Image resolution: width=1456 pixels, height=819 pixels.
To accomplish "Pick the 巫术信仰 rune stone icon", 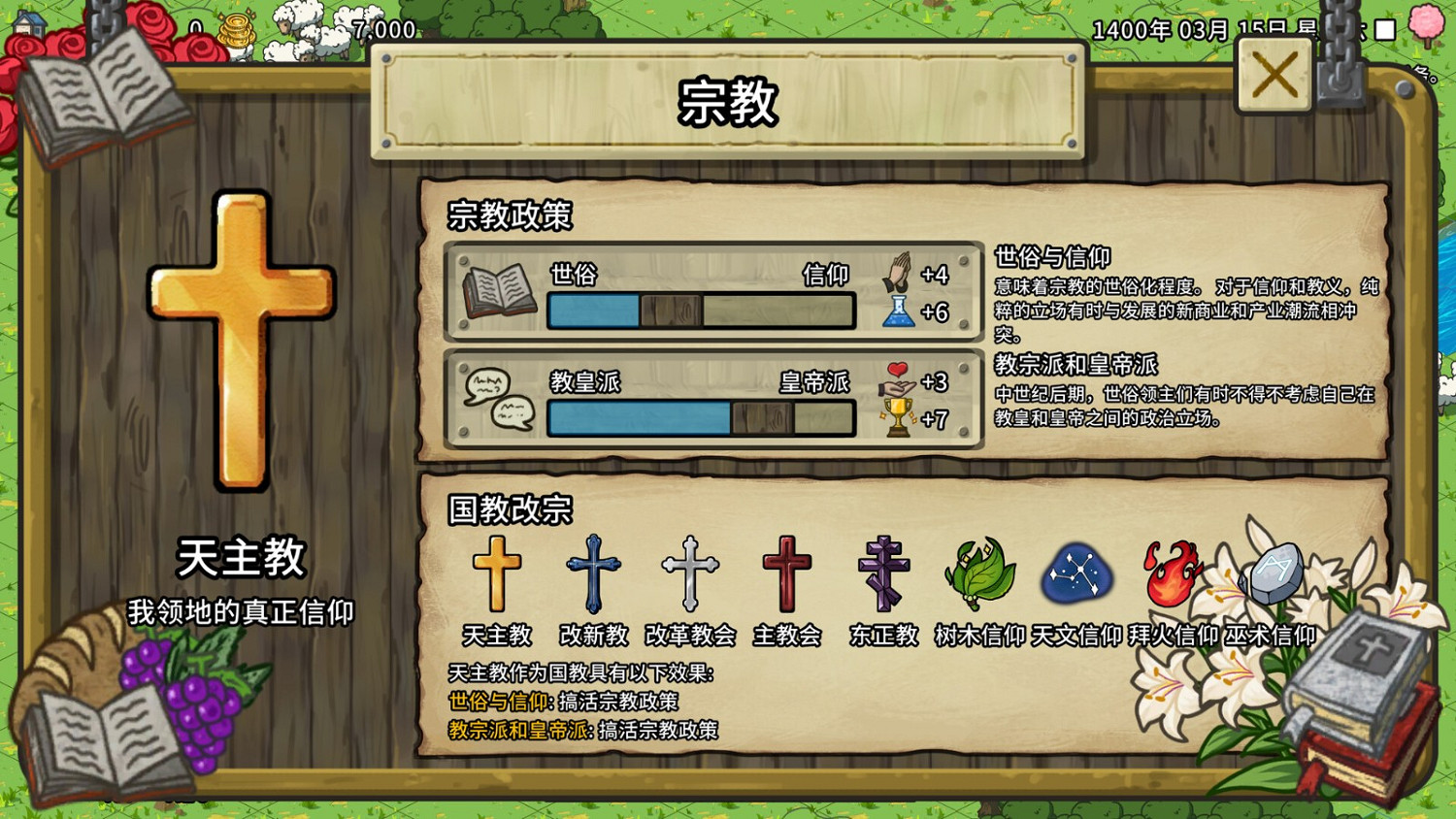I will coord(1274,573).
